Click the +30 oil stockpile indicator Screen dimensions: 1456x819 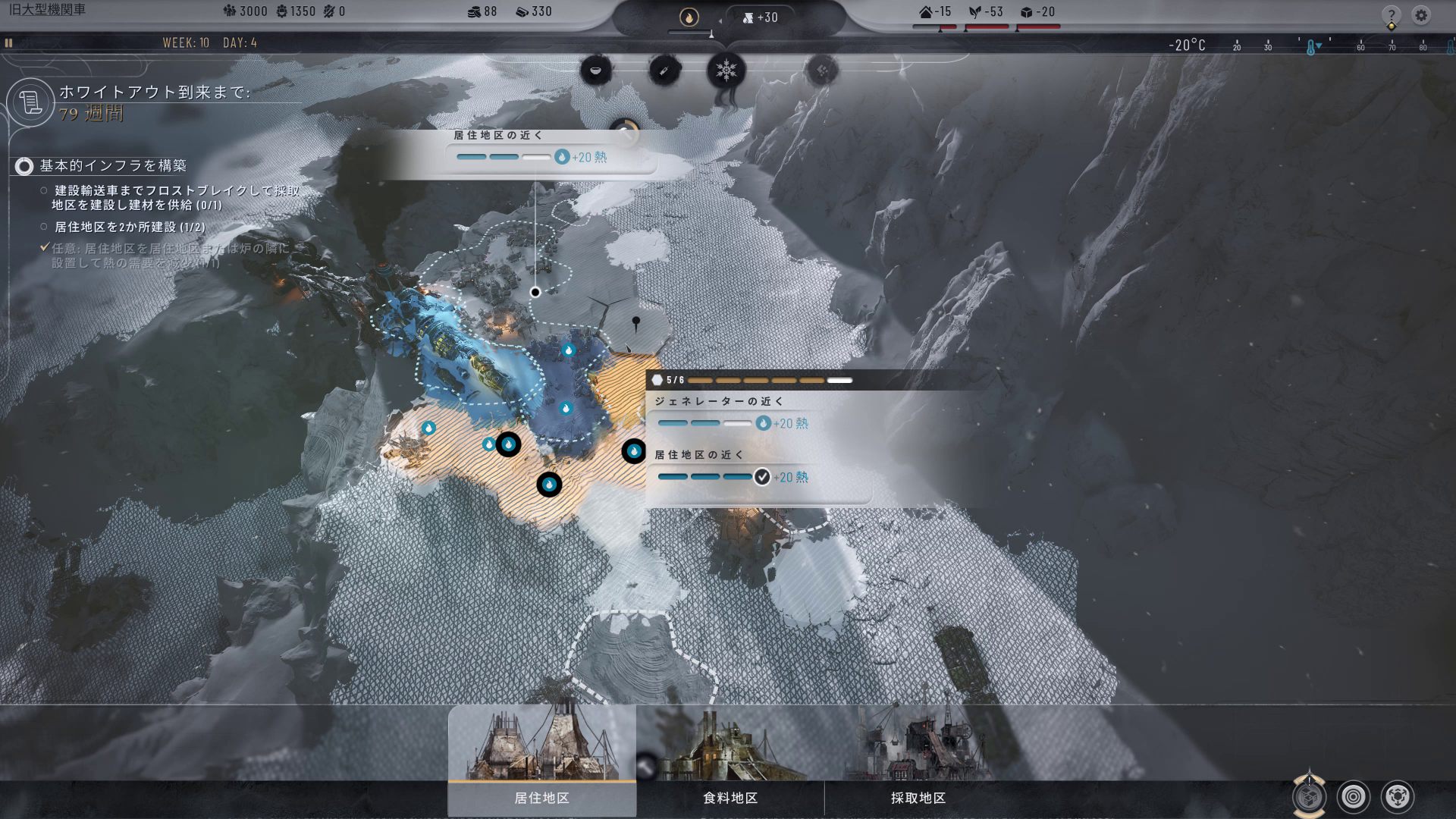[x=761, y=17]
